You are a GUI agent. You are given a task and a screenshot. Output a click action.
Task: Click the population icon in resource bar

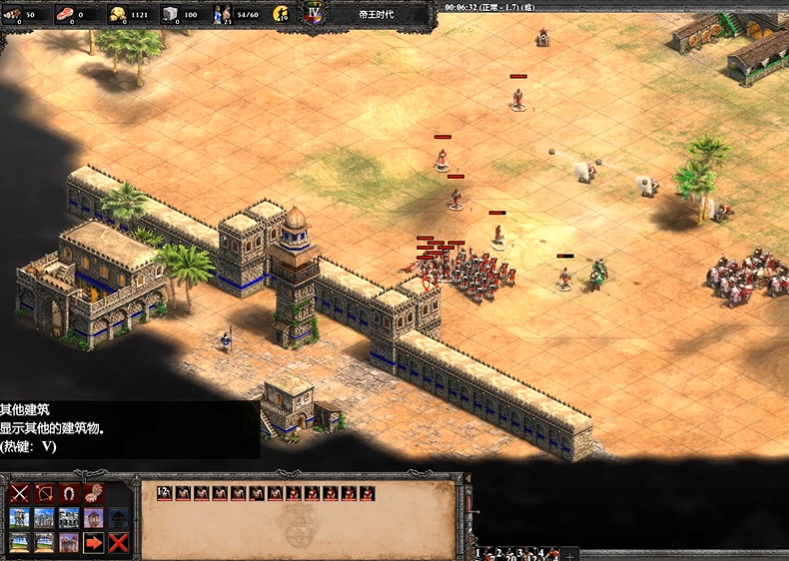point(219,14)
